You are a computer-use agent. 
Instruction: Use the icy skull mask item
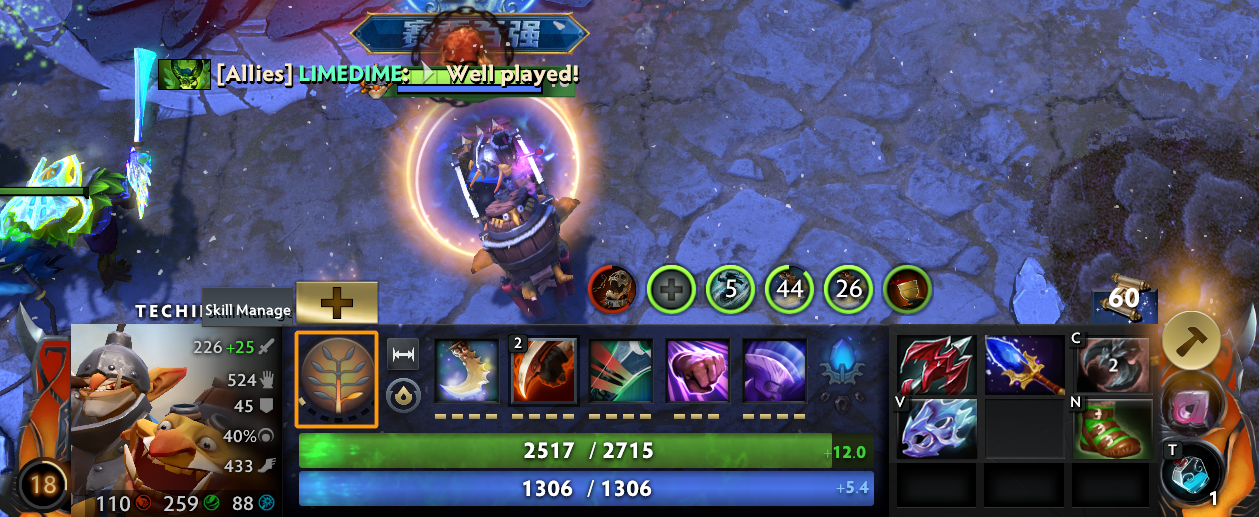tap(936, 428)
